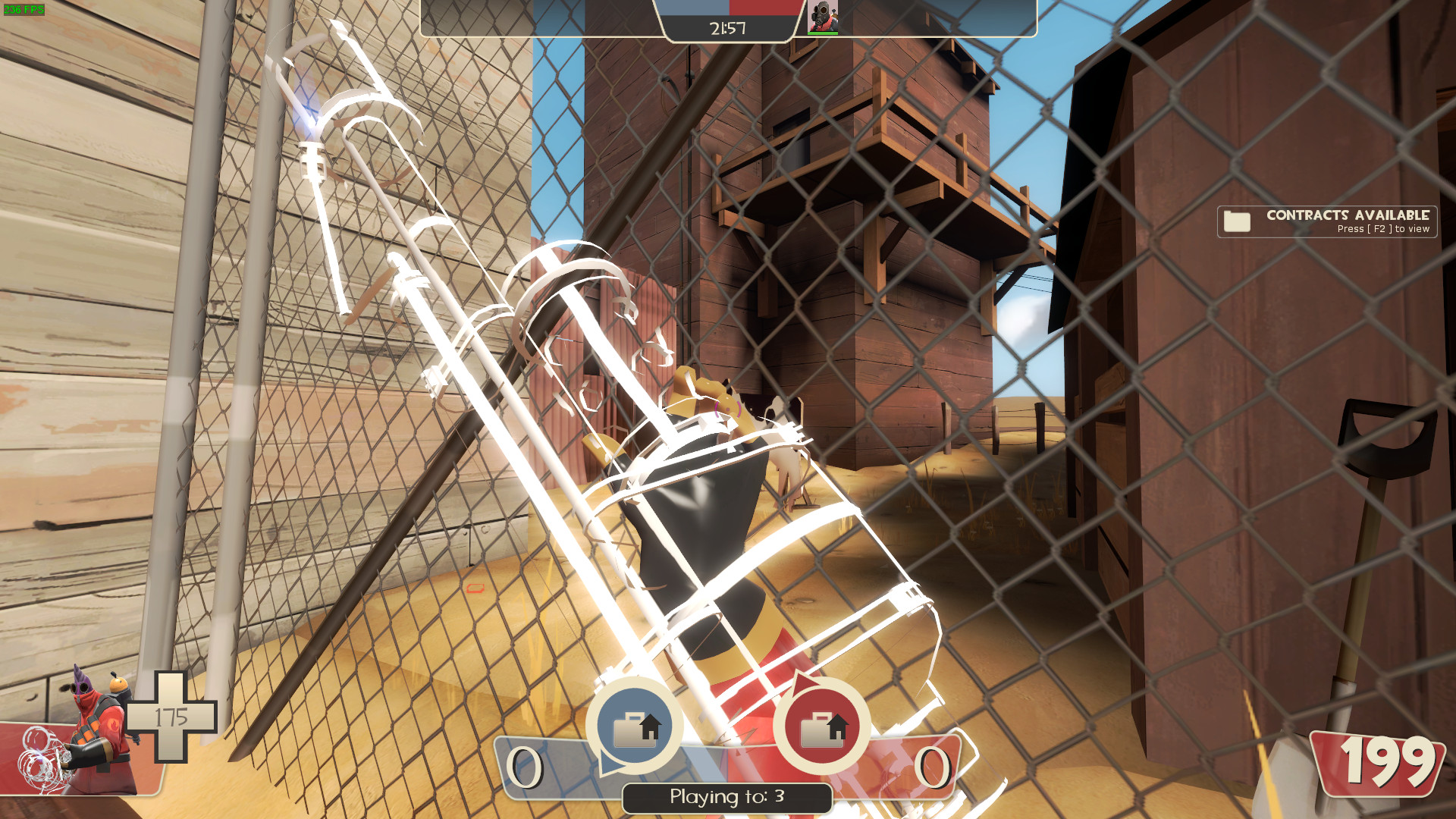Screen dimensions: 1456x819
Task: Click the 336 FPS counter overlay
Action: pos(22,8)
